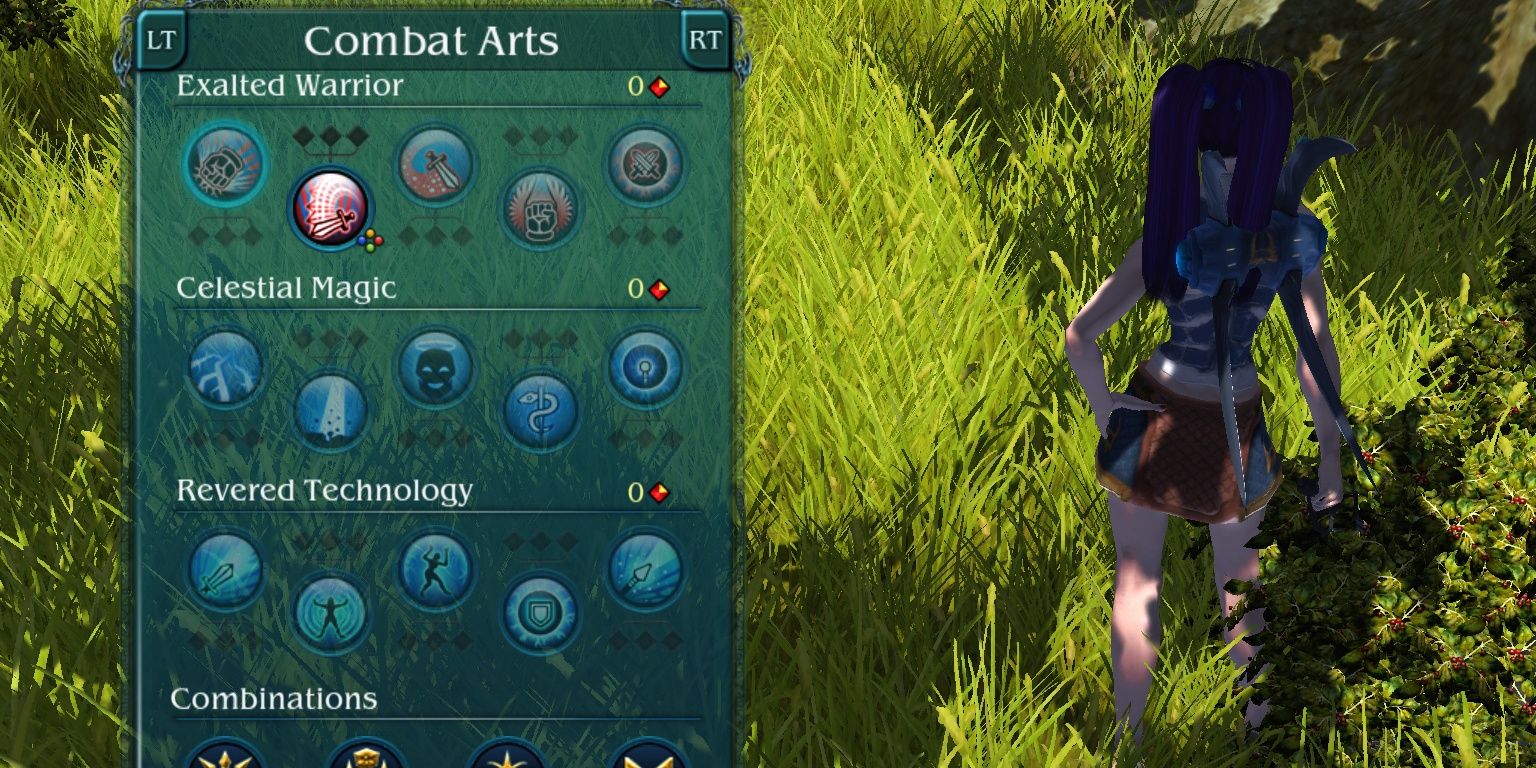Pick the downward sword with red splash
The image size is (1536, 768).
[x=436, y=165]
